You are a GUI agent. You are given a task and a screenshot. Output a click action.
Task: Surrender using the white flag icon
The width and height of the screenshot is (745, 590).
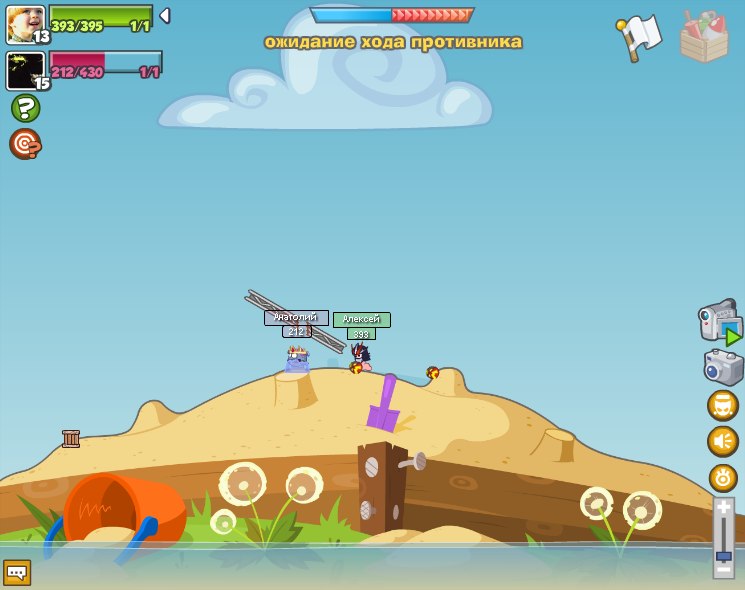[x=639, y=36]
